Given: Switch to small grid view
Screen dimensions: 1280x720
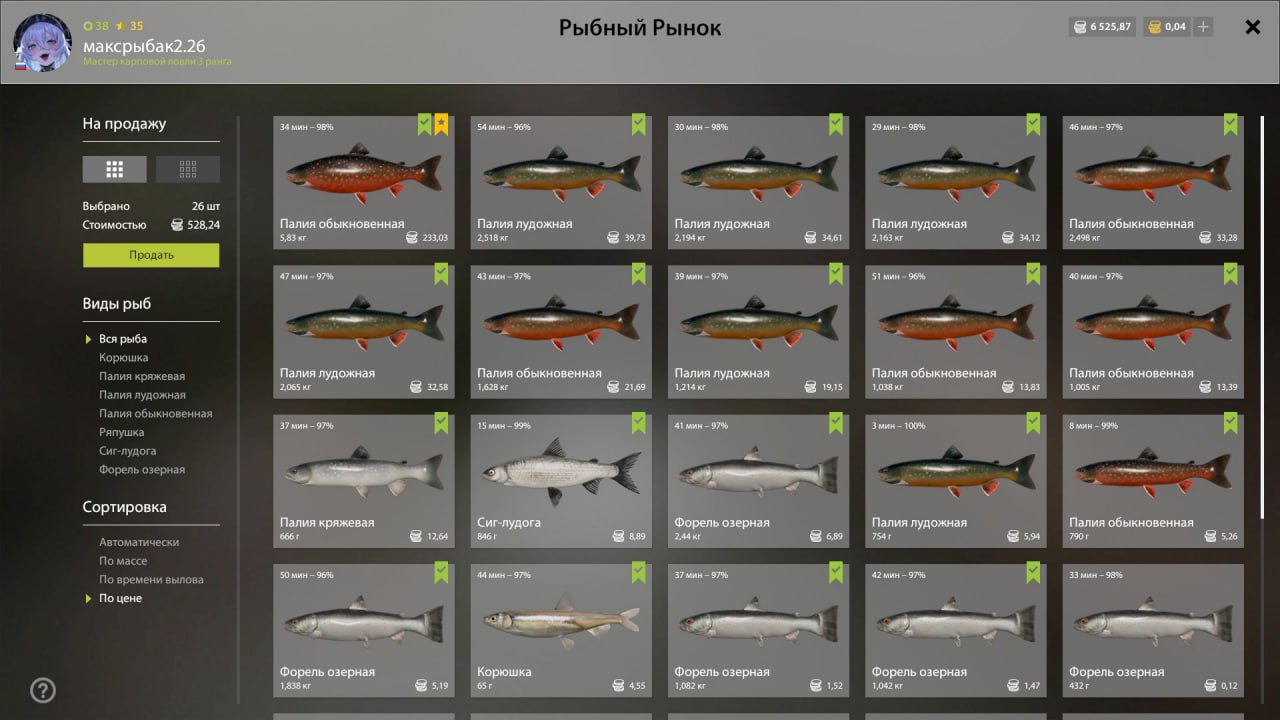Looking at the screenshot, I should click(x=188, y=169).
